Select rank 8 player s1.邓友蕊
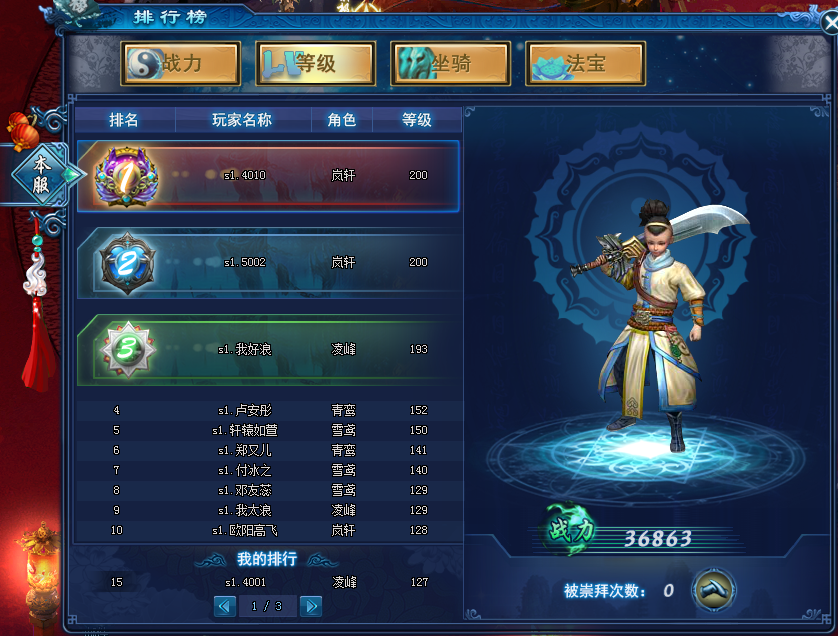This screenshot has height=636, width=838. click(268, 491)
